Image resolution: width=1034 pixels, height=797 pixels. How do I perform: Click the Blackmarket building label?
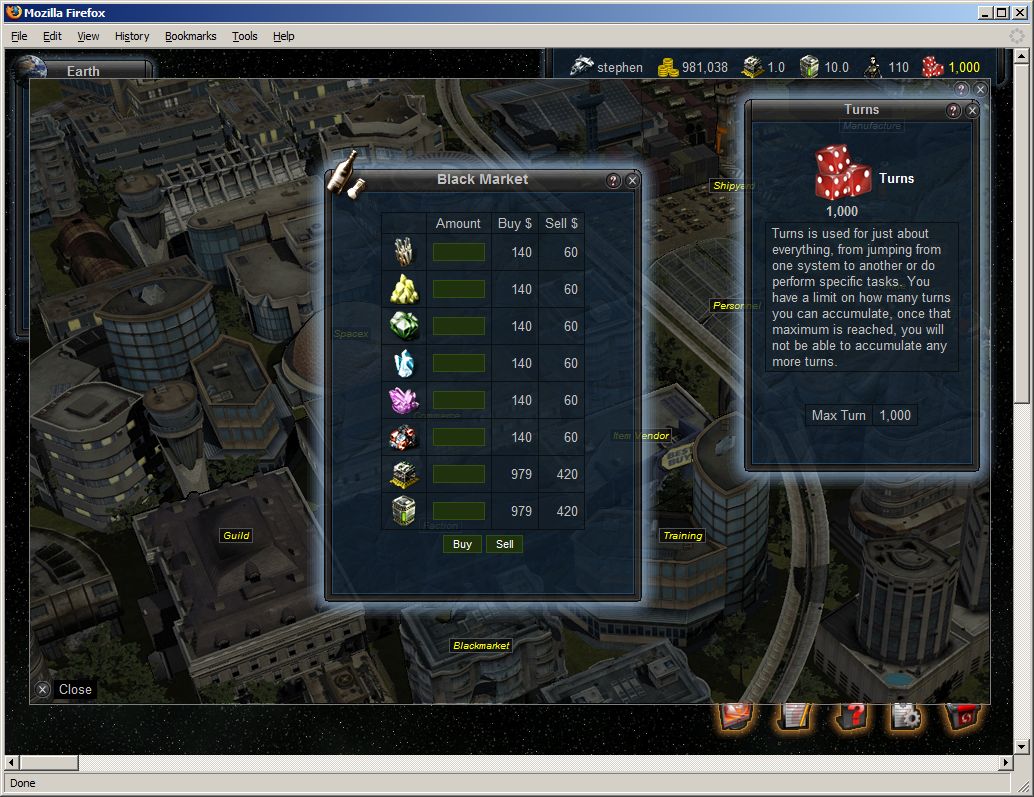[x=481, y=646]
